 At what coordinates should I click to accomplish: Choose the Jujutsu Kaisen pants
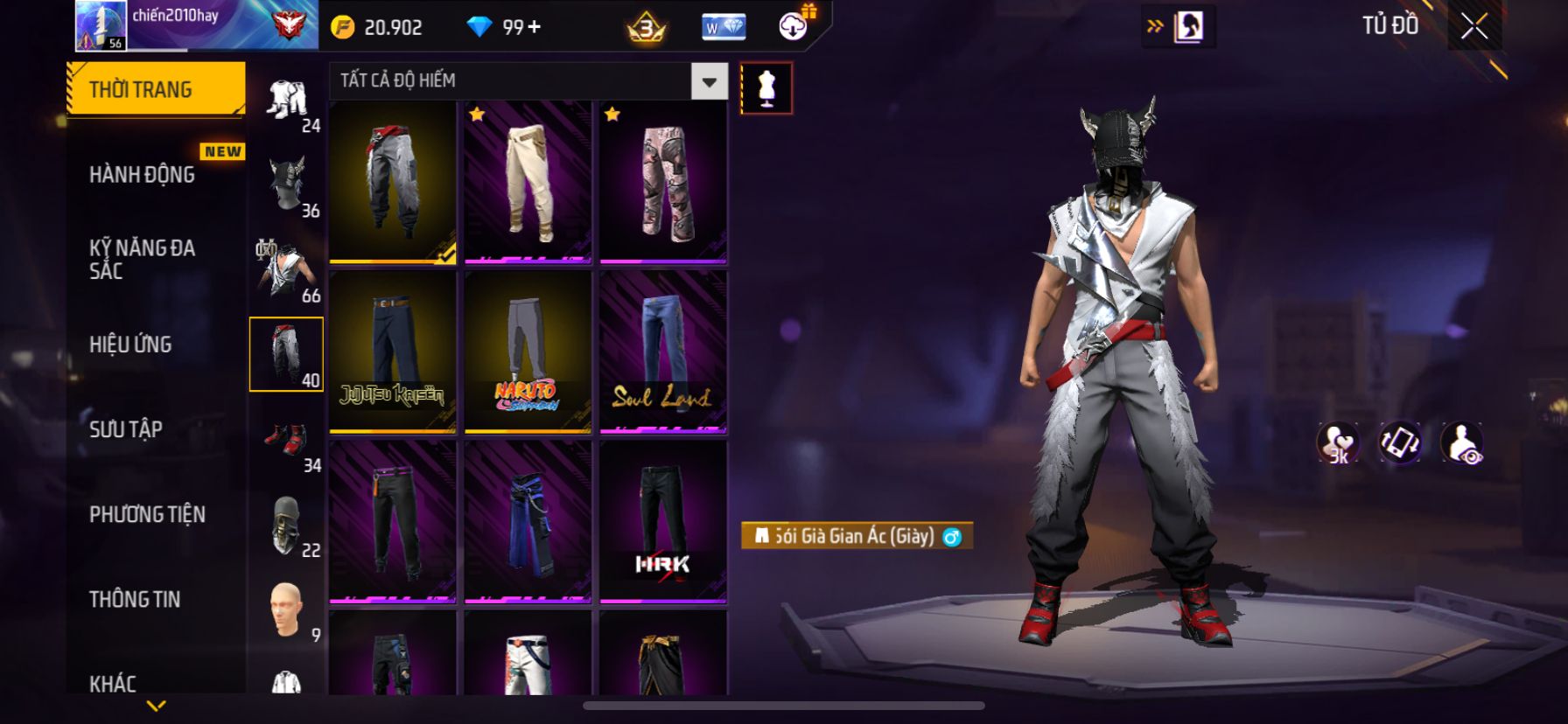coord(393,352)
